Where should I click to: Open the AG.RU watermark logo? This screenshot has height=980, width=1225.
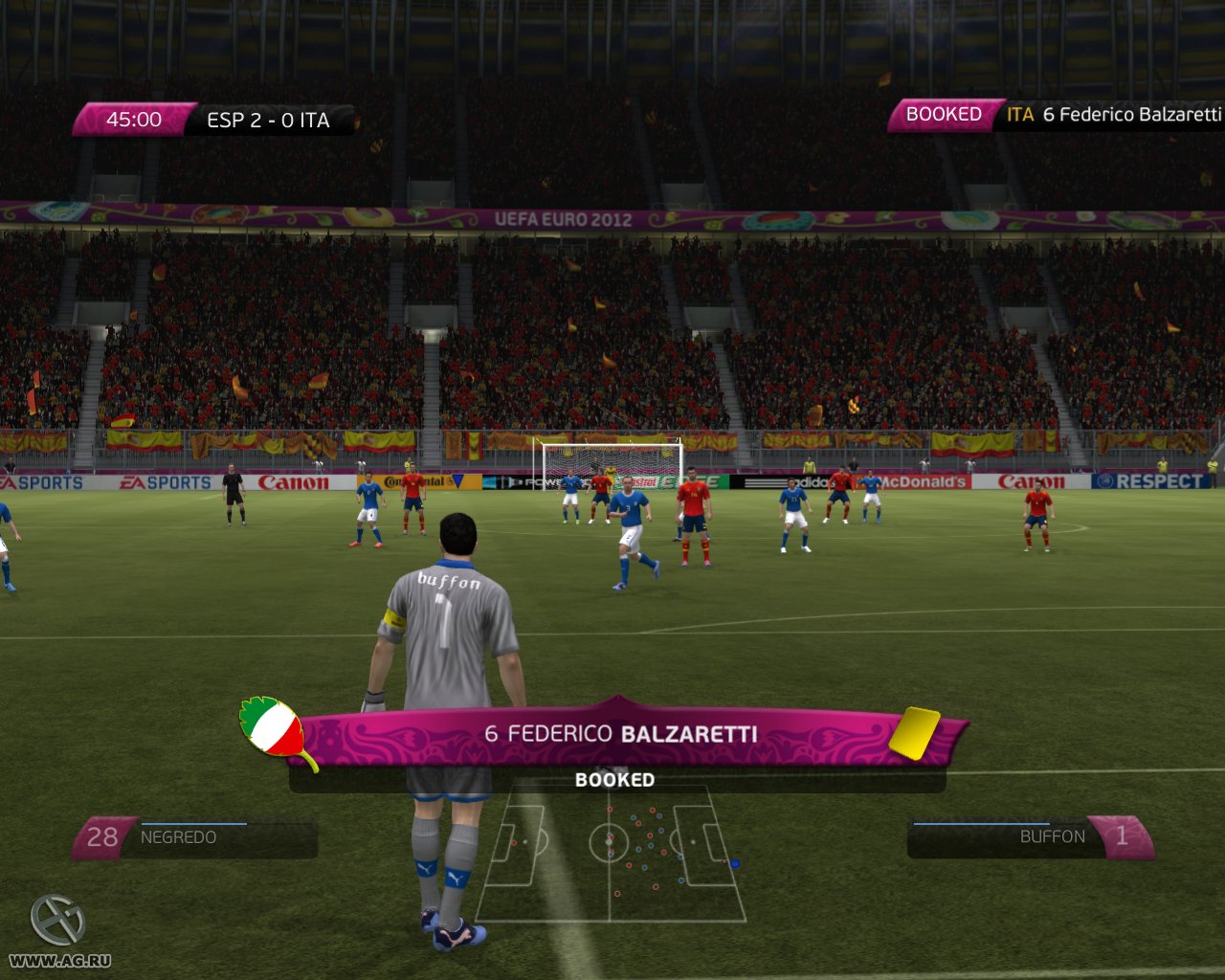58,931
